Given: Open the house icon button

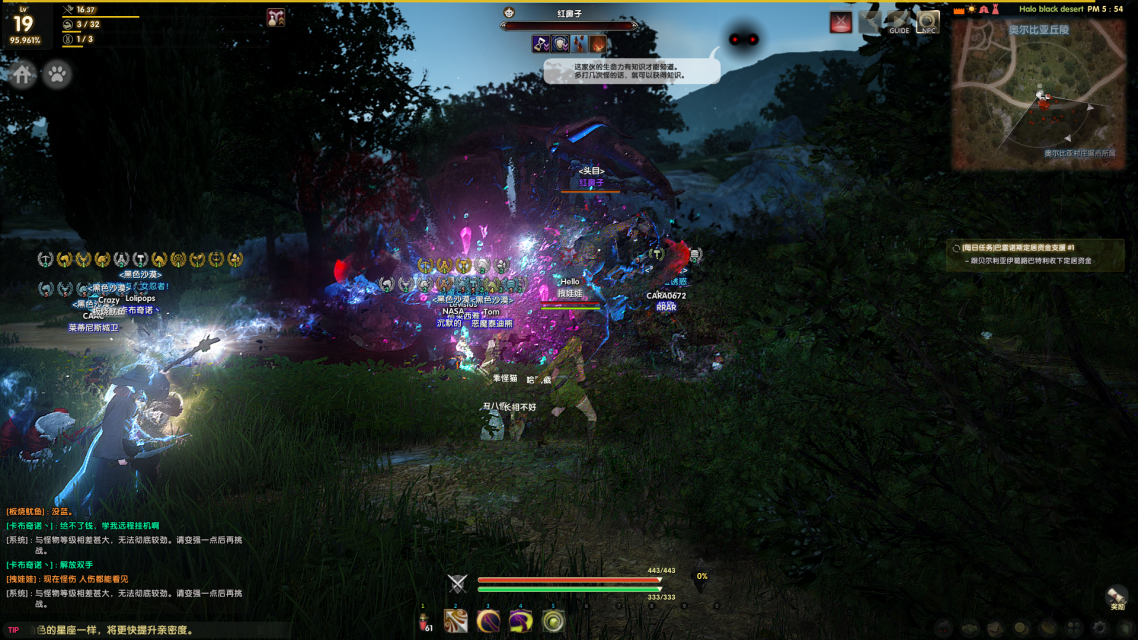Looking at the screenshot, I should pyautogui.click(x=23, y=75).
